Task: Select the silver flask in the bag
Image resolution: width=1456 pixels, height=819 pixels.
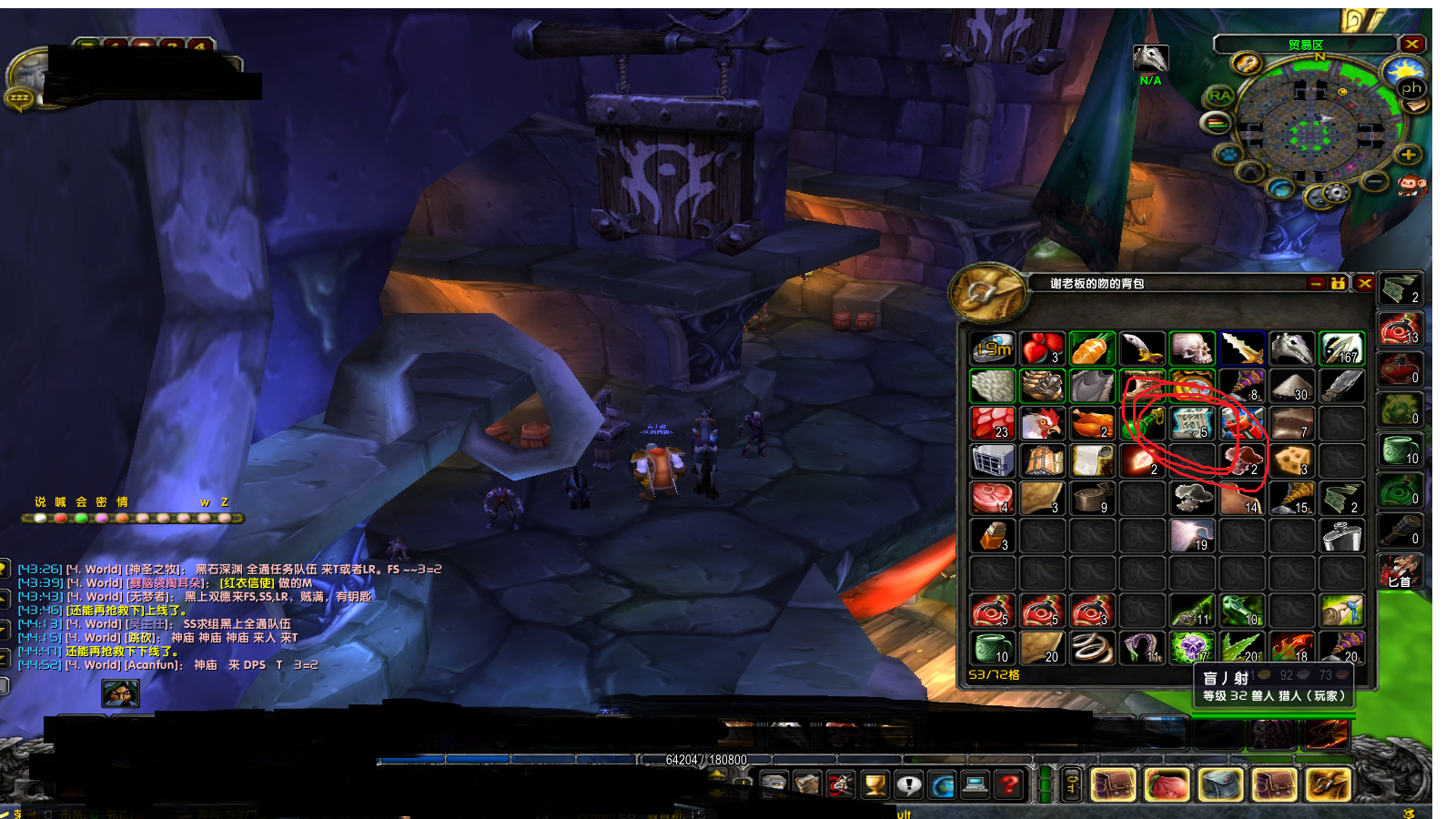Action: tap(1340, 536)
